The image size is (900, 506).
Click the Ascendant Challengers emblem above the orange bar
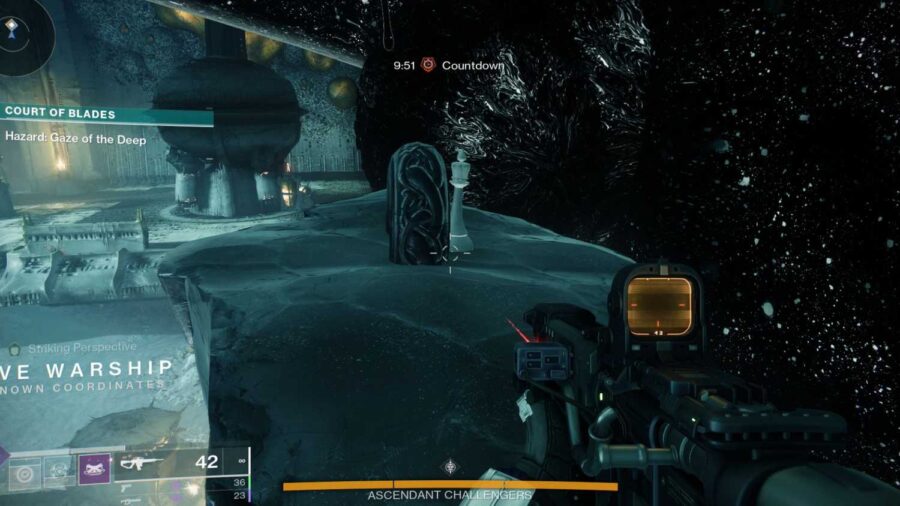coord(451,466)
